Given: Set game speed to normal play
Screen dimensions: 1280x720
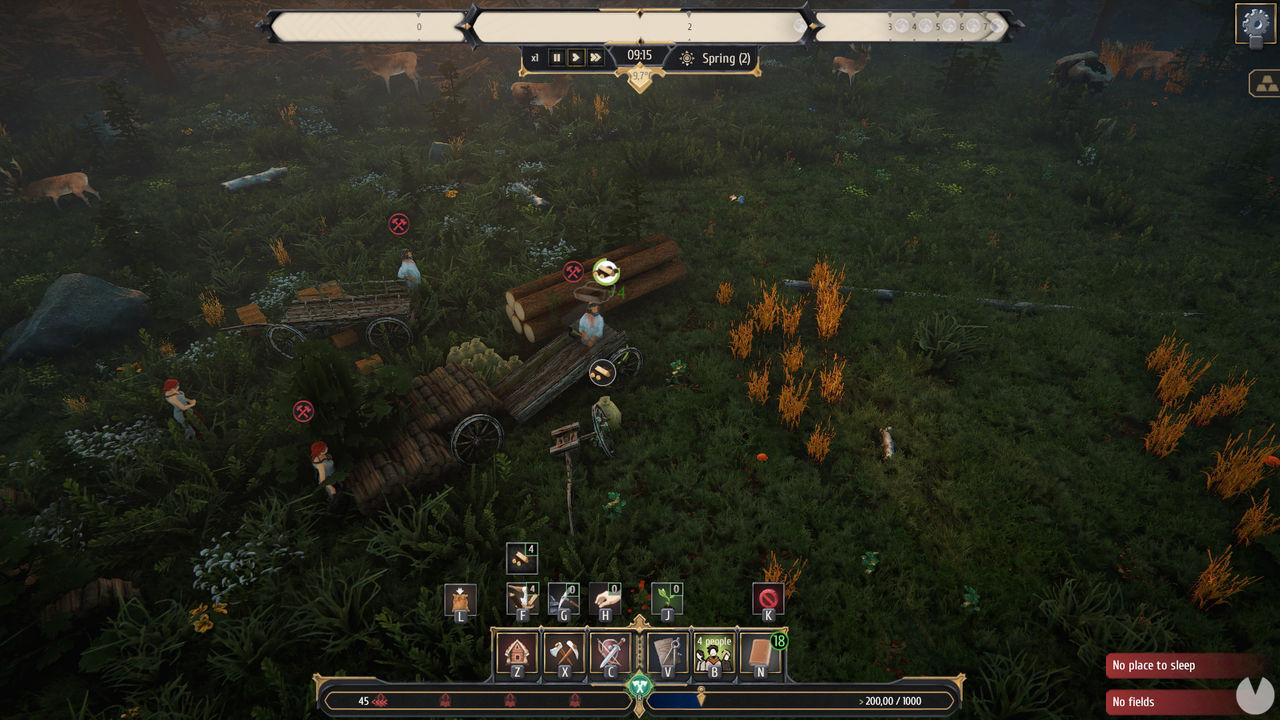Looking at the screenshot, I should (576, 58).
